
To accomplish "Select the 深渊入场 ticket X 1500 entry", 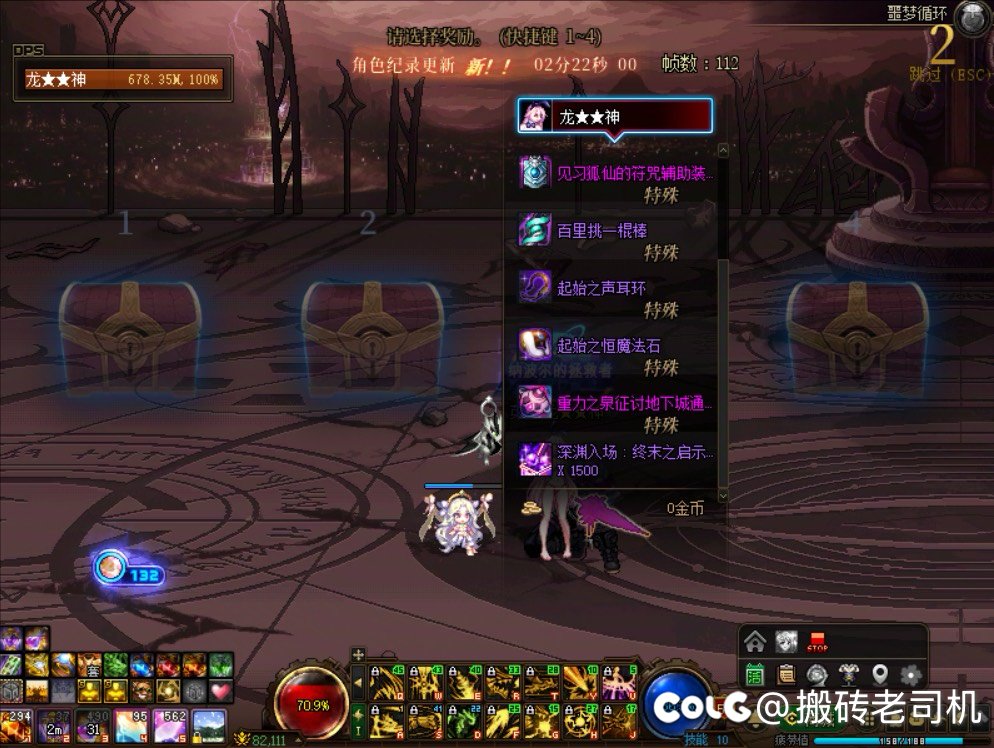I will 618,460.
